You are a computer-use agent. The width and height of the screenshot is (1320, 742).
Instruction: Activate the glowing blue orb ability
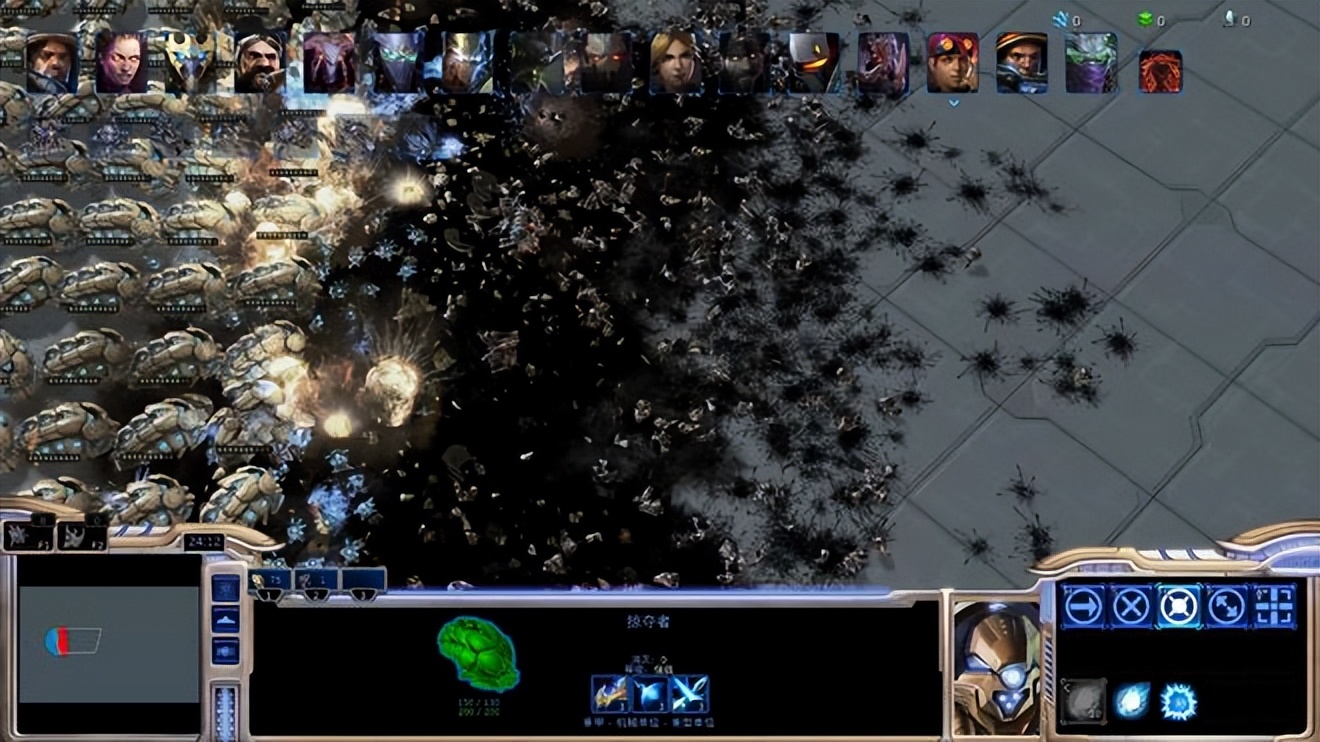click(x=1132, y=701)
